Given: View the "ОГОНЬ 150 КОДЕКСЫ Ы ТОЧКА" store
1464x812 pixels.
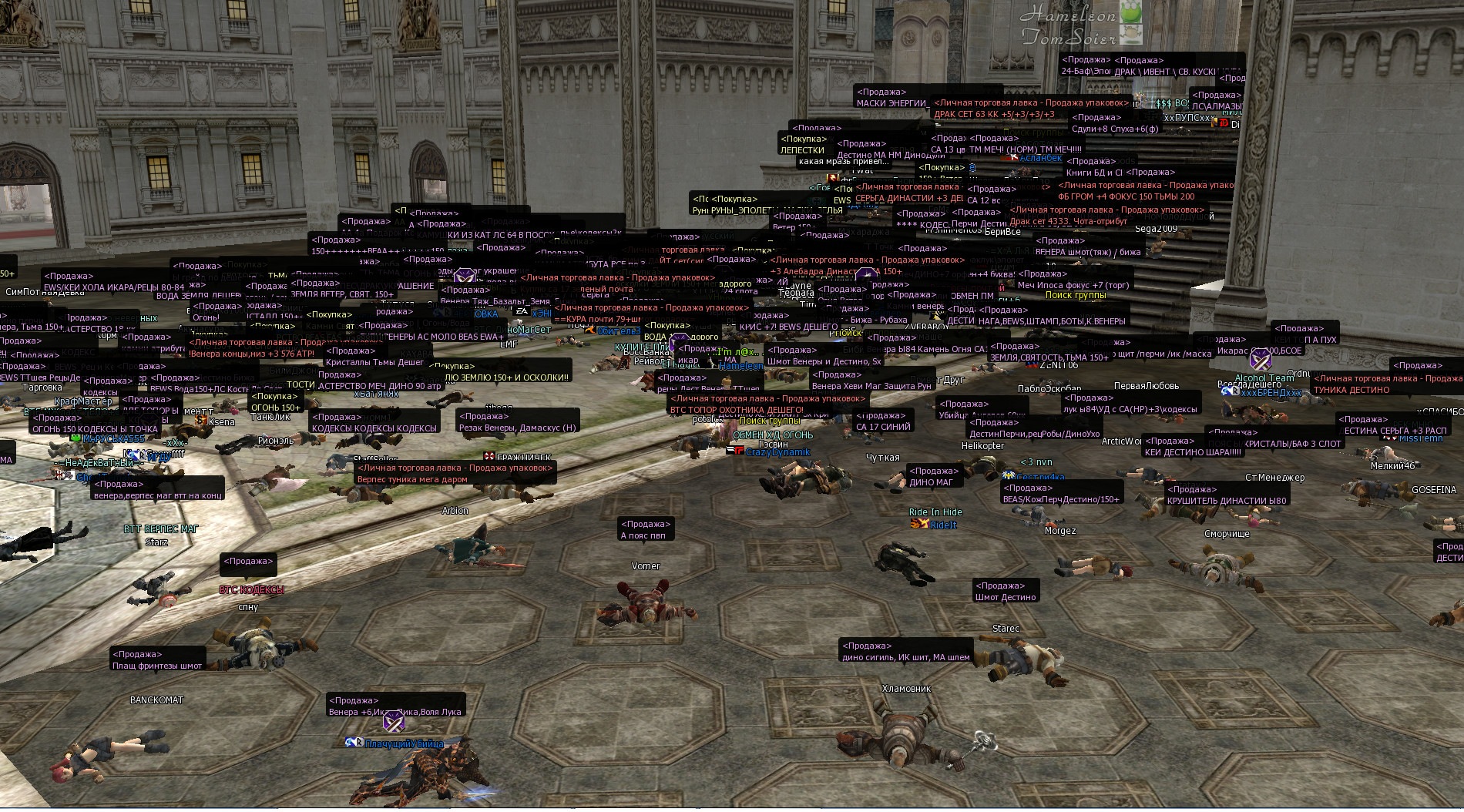Looking at the screenshot, I should [x=95, y=429].
